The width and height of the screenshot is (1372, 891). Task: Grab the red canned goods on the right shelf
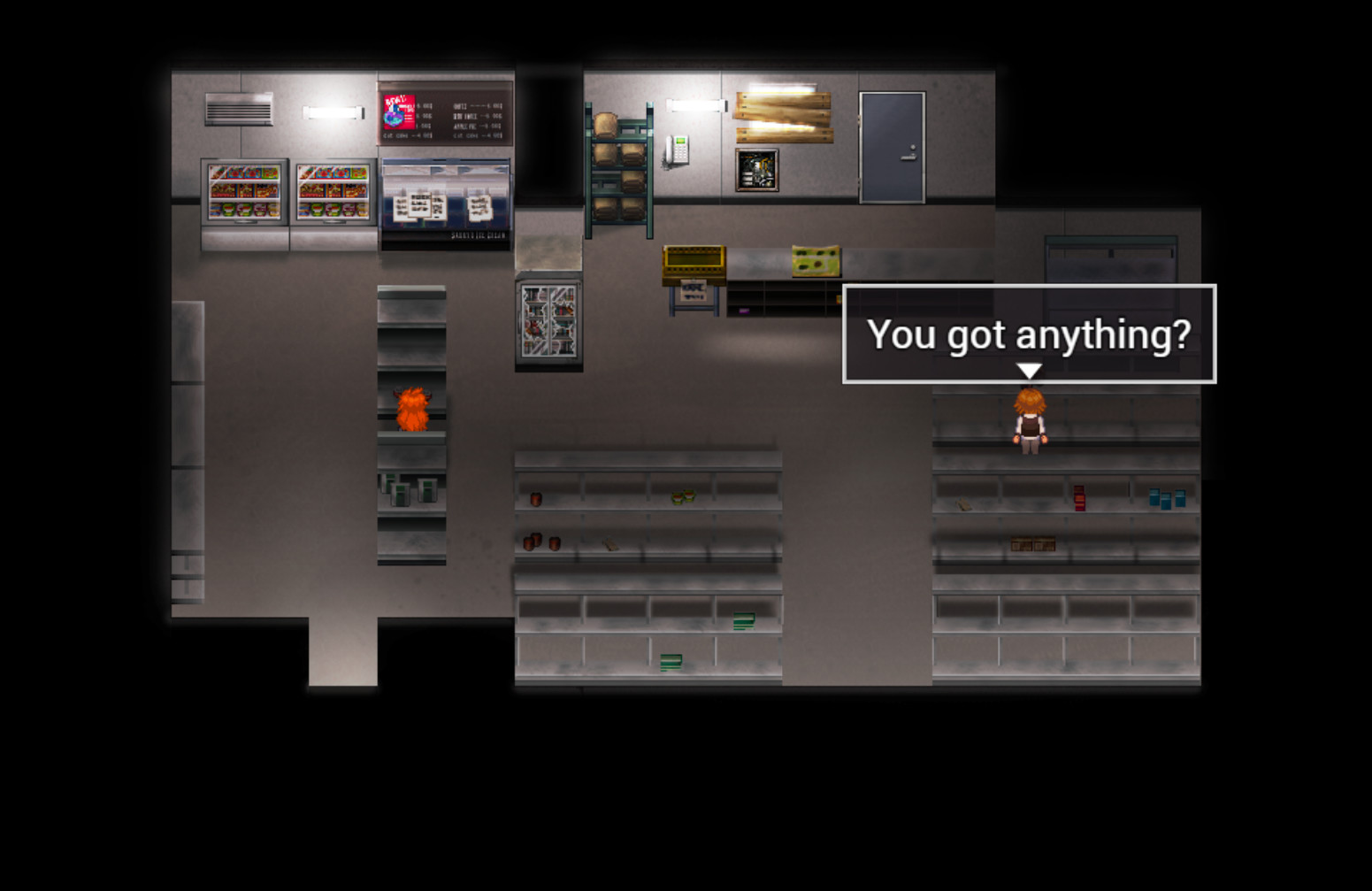(1078, 497)
